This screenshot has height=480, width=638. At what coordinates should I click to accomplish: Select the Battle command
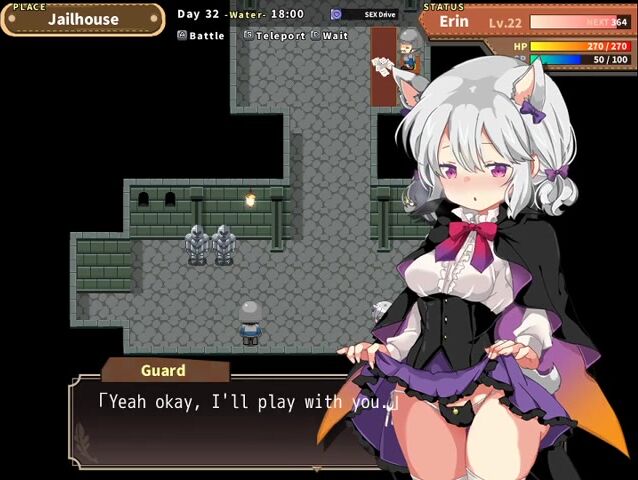tap(201, 36)
